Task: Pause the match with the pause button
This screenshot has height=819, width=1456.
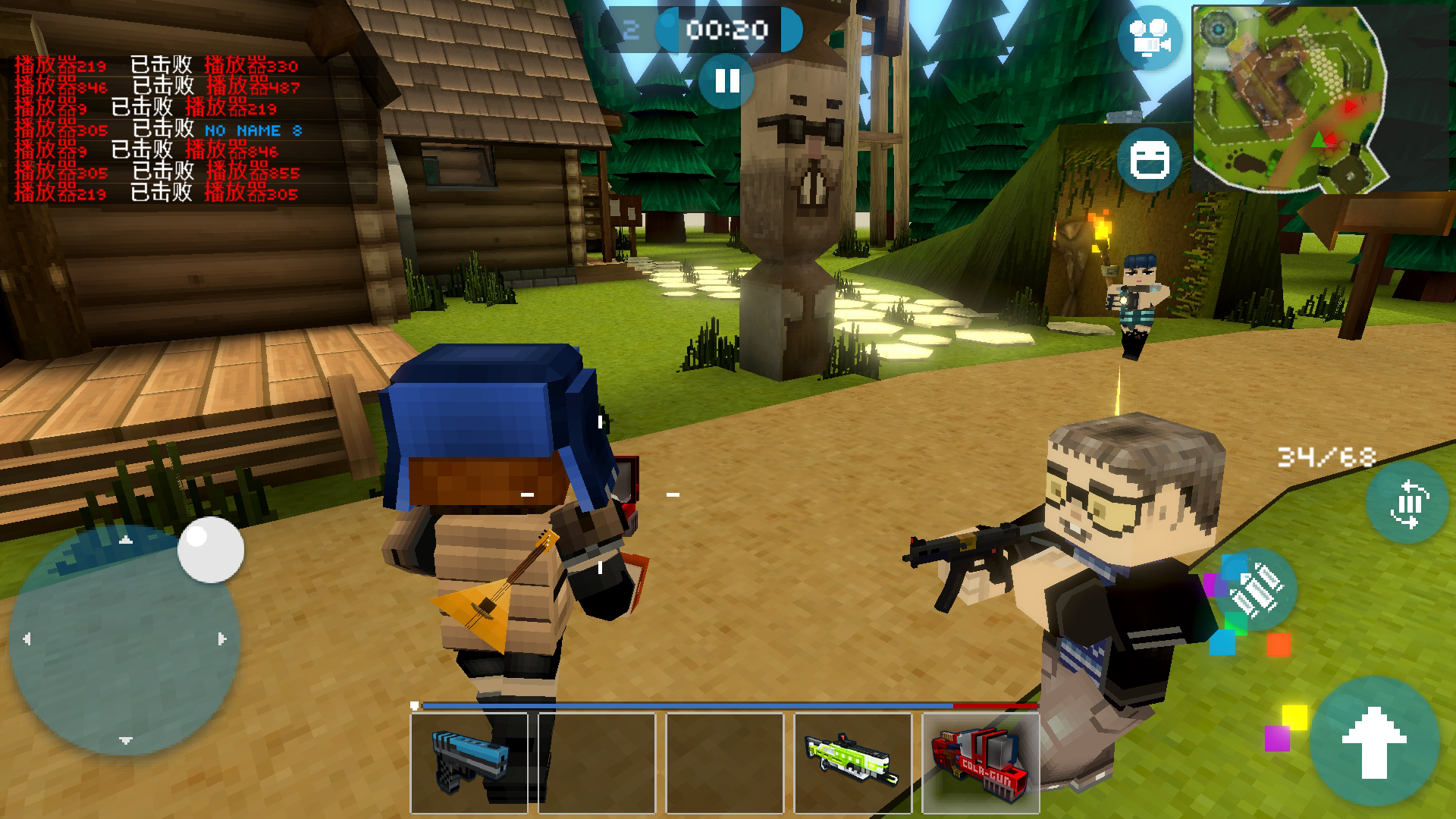Action: tap(726, 80)
